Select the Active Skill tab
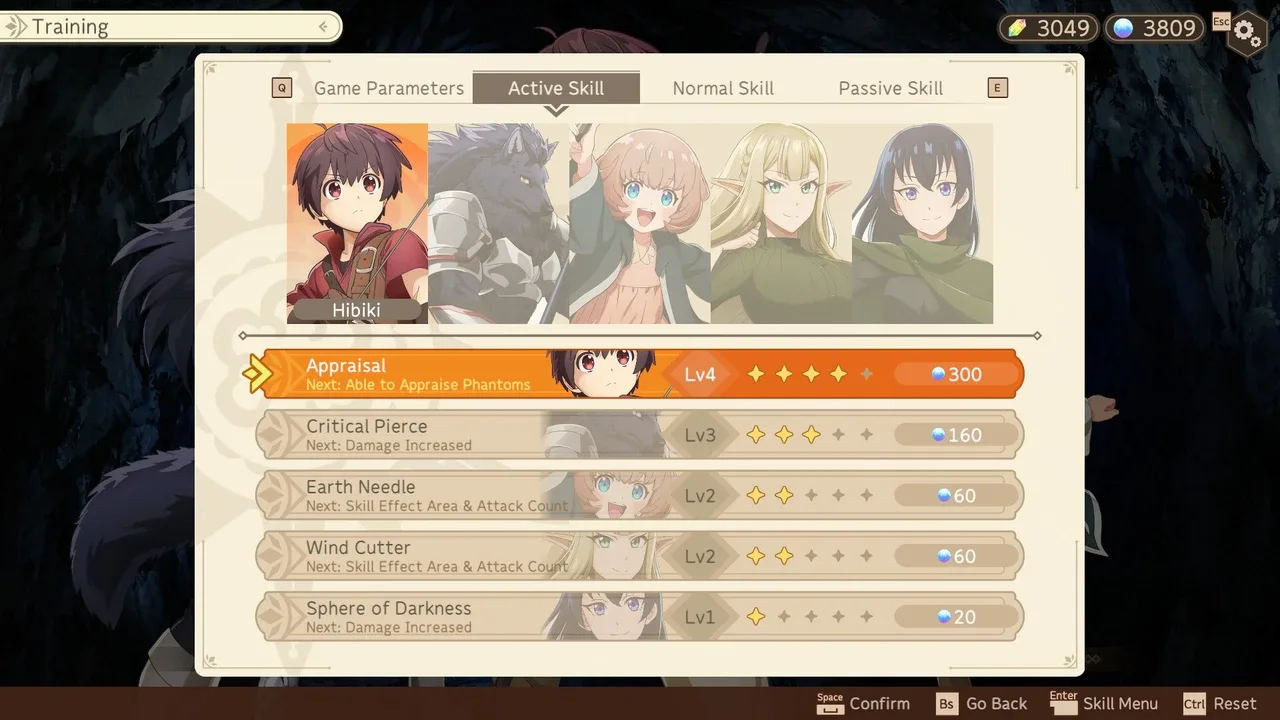This screenshot has width=1280, height=720. (x=556, y=88)
